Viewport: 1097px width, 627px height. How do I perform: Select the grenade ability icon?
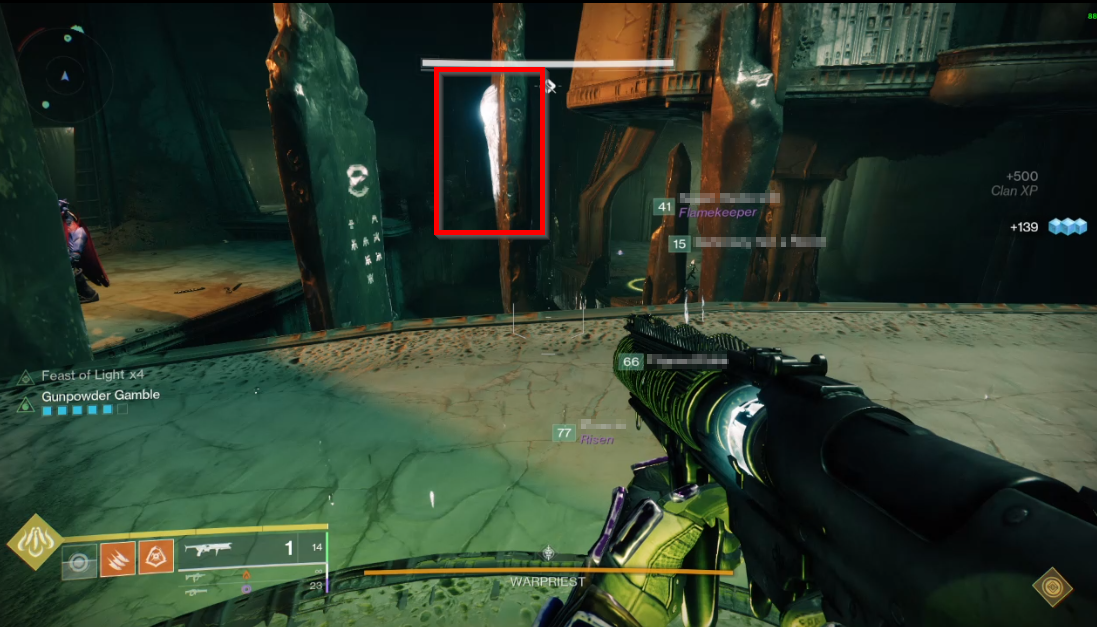click(80, 559)
